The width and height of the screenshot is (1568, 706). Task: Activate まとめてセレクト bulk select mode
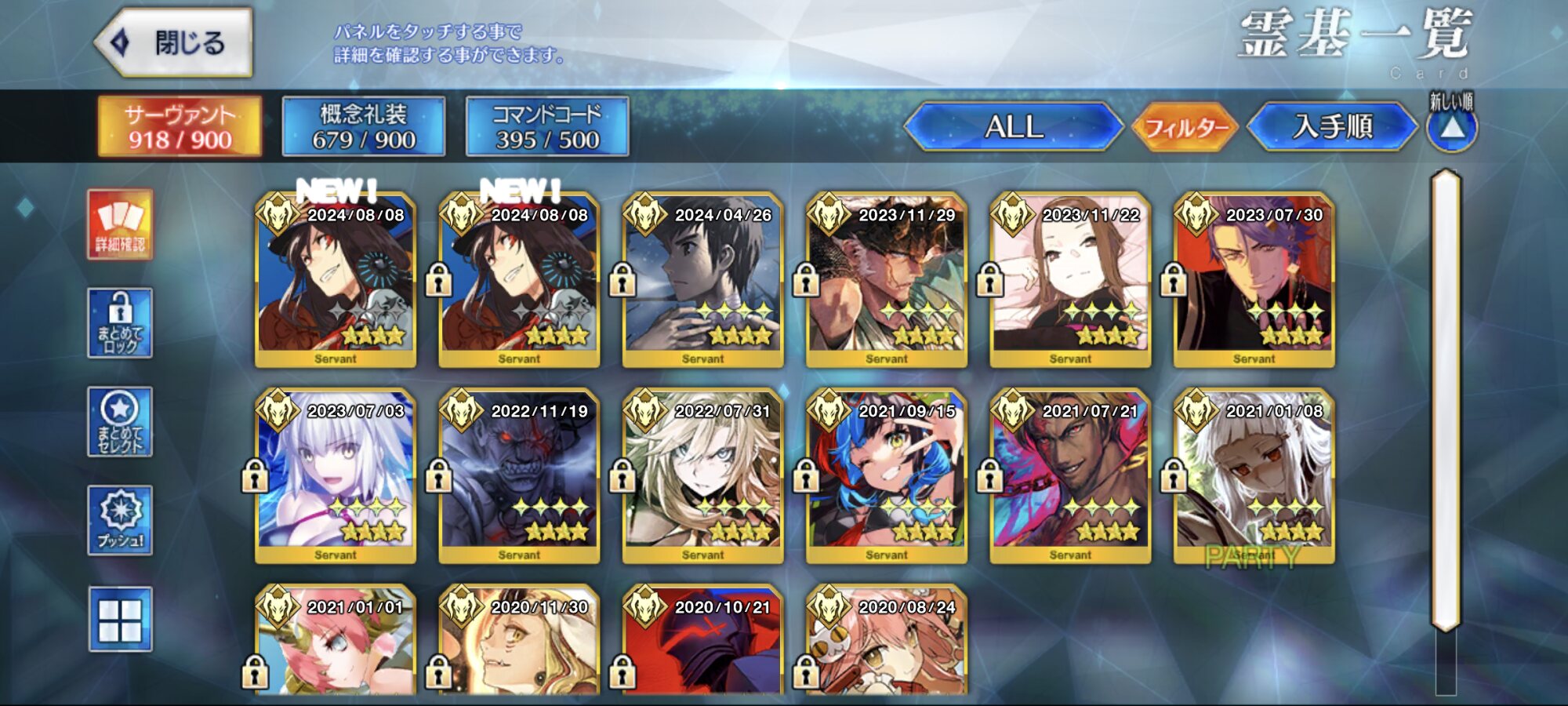(120, 422)
